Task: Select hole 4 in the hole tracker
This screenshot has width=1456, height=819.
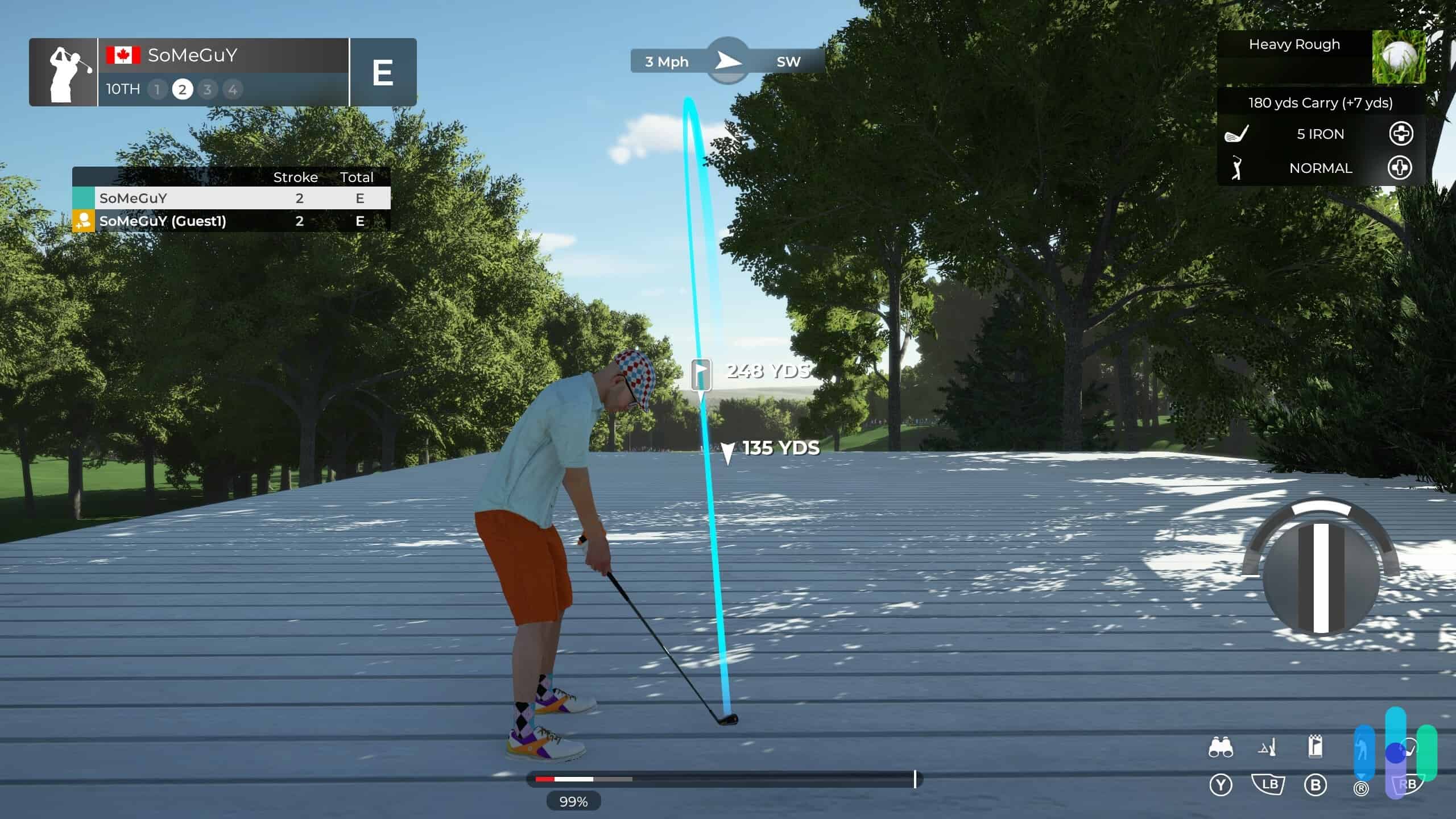Action: [x=231, y=89]
